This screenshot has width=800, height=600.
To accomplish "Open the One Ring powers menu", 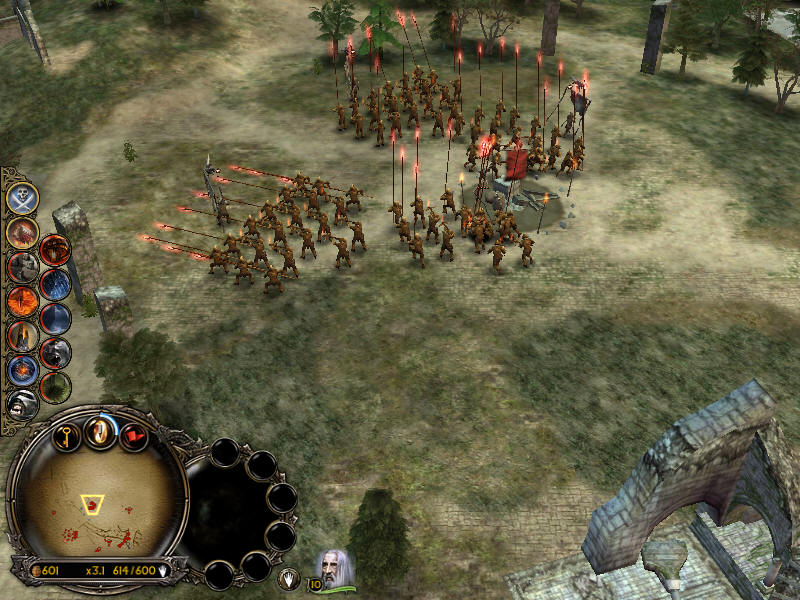I will pyautogui.click(x=100, y=431).
